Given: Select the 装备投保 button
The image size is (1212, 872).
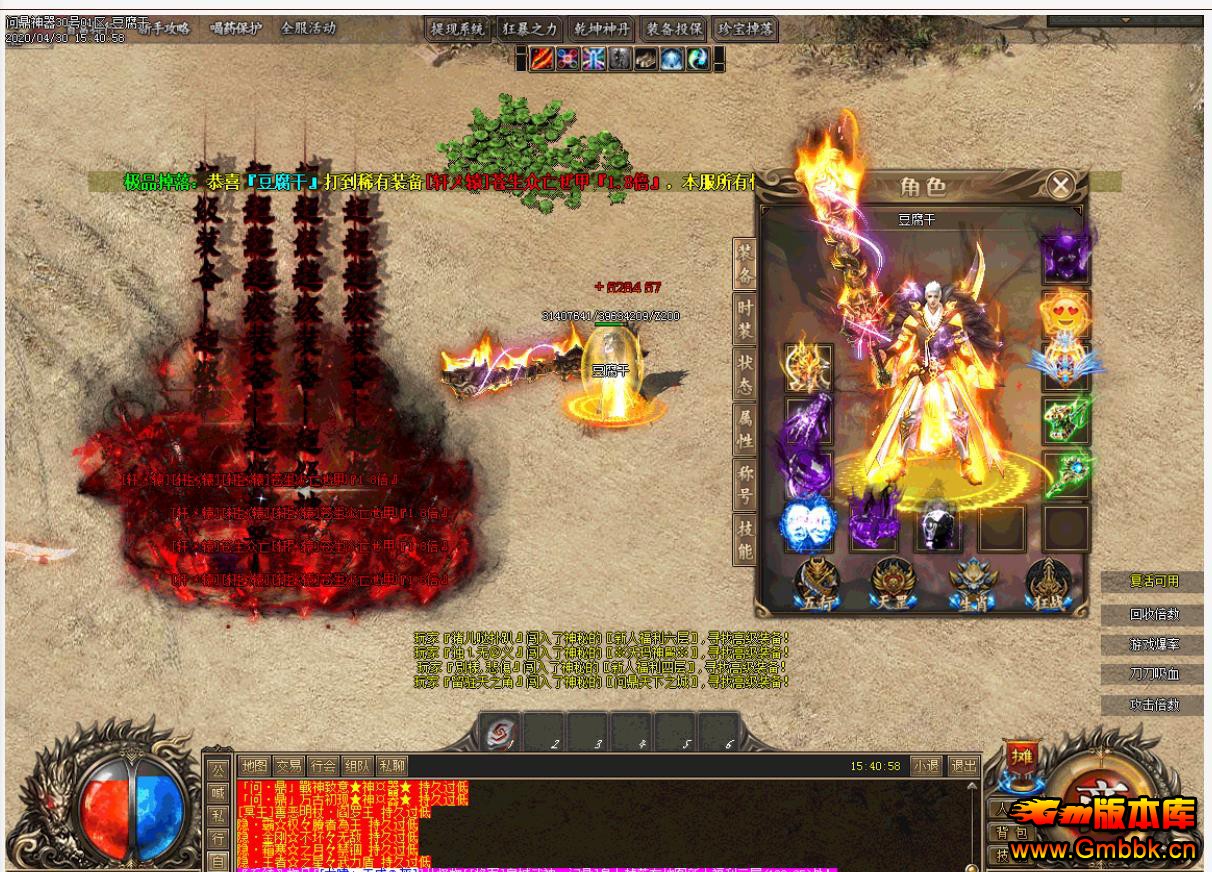Looking at the screenshot, I should (x=673, y=29).
